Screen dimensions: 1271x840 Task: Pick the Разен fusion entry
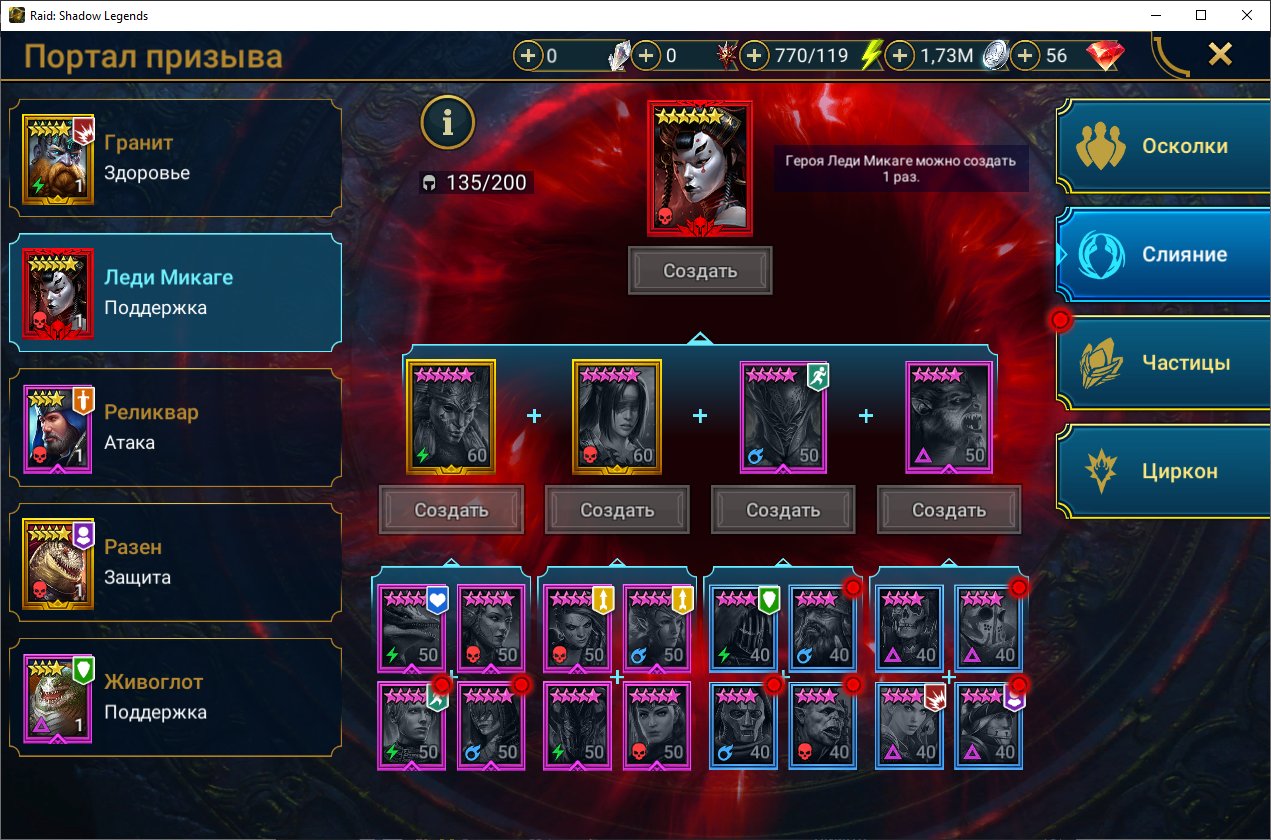pos(175,562)
